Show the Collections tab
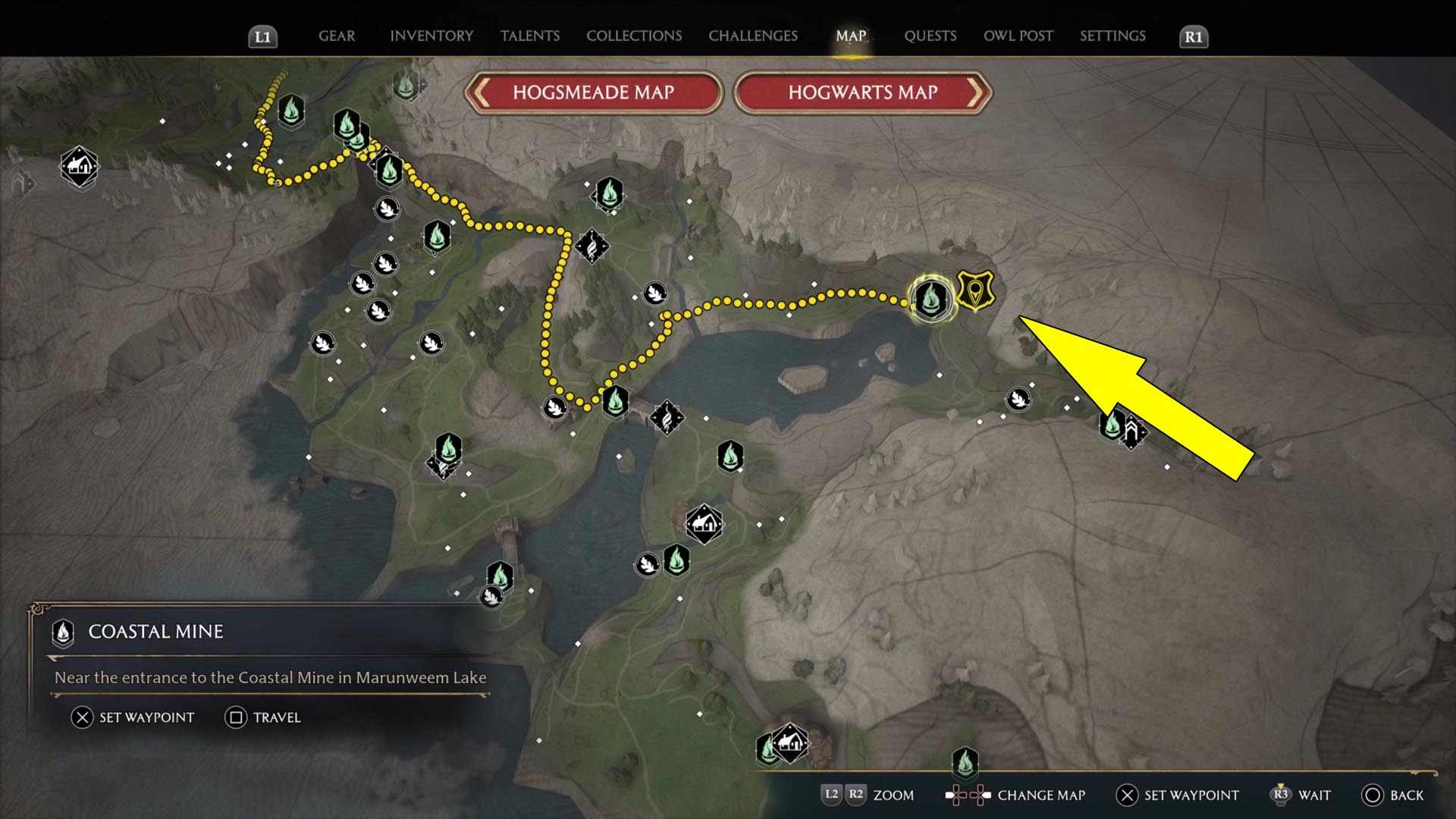This screenshot has height=819, width=1456. (634, 36)
